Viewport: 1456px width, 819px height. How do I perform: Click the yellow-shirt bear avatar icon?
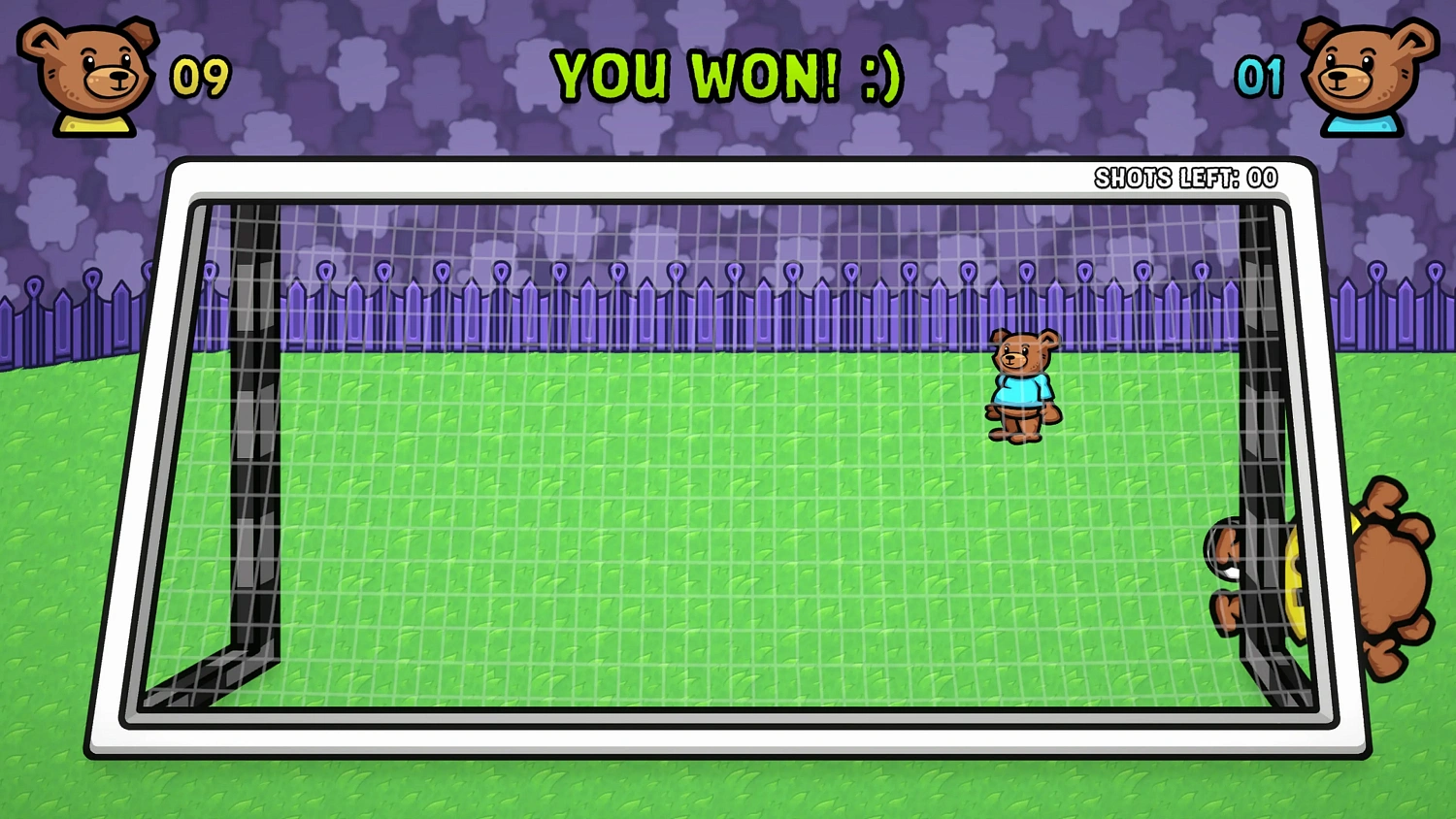pyautogui.click(x=85, y=75)
